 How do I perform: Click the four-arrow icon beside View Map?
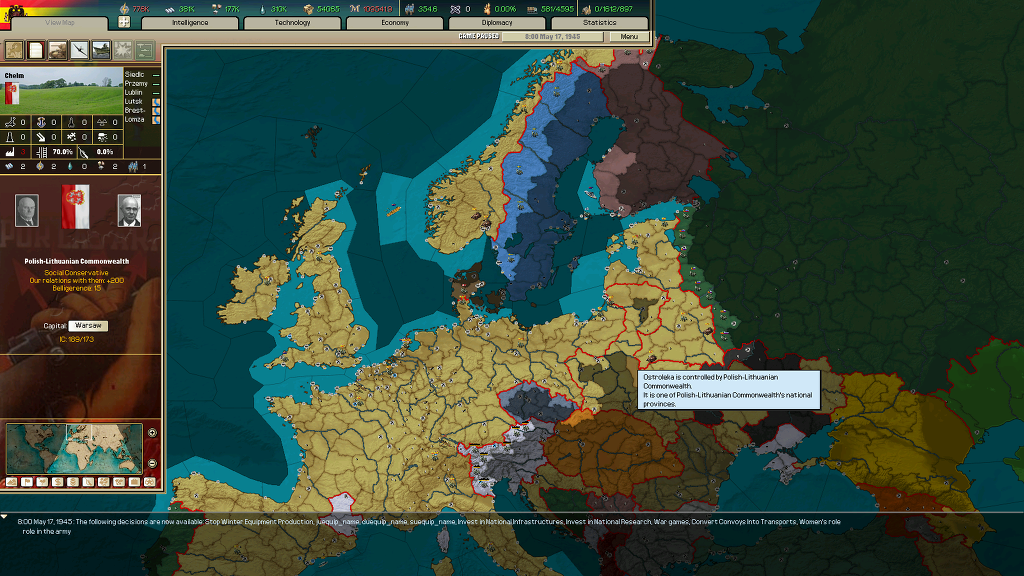coord(125,22)
